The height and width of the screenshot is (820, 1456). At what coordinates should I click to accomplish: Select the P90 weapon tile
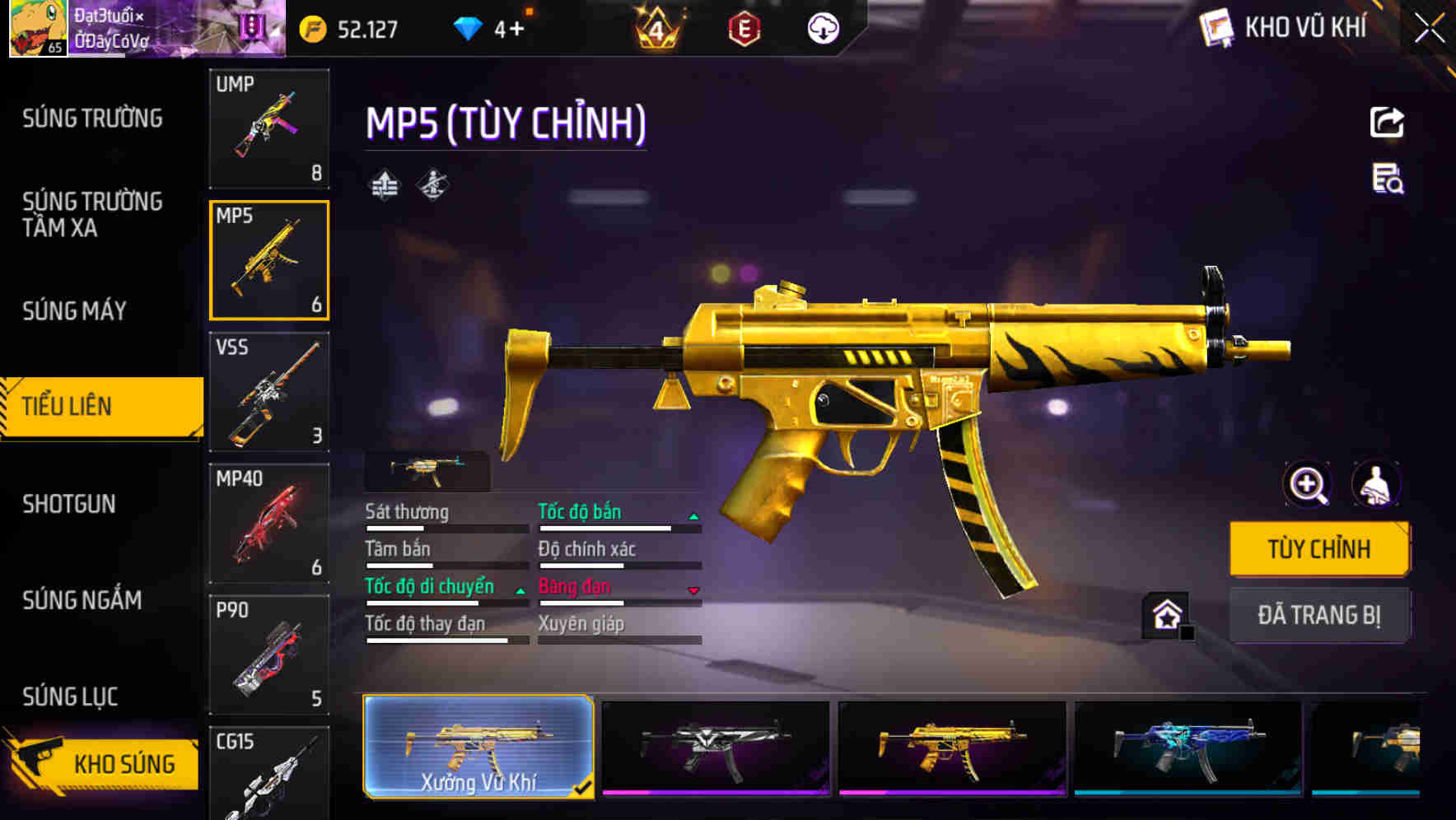269,655
